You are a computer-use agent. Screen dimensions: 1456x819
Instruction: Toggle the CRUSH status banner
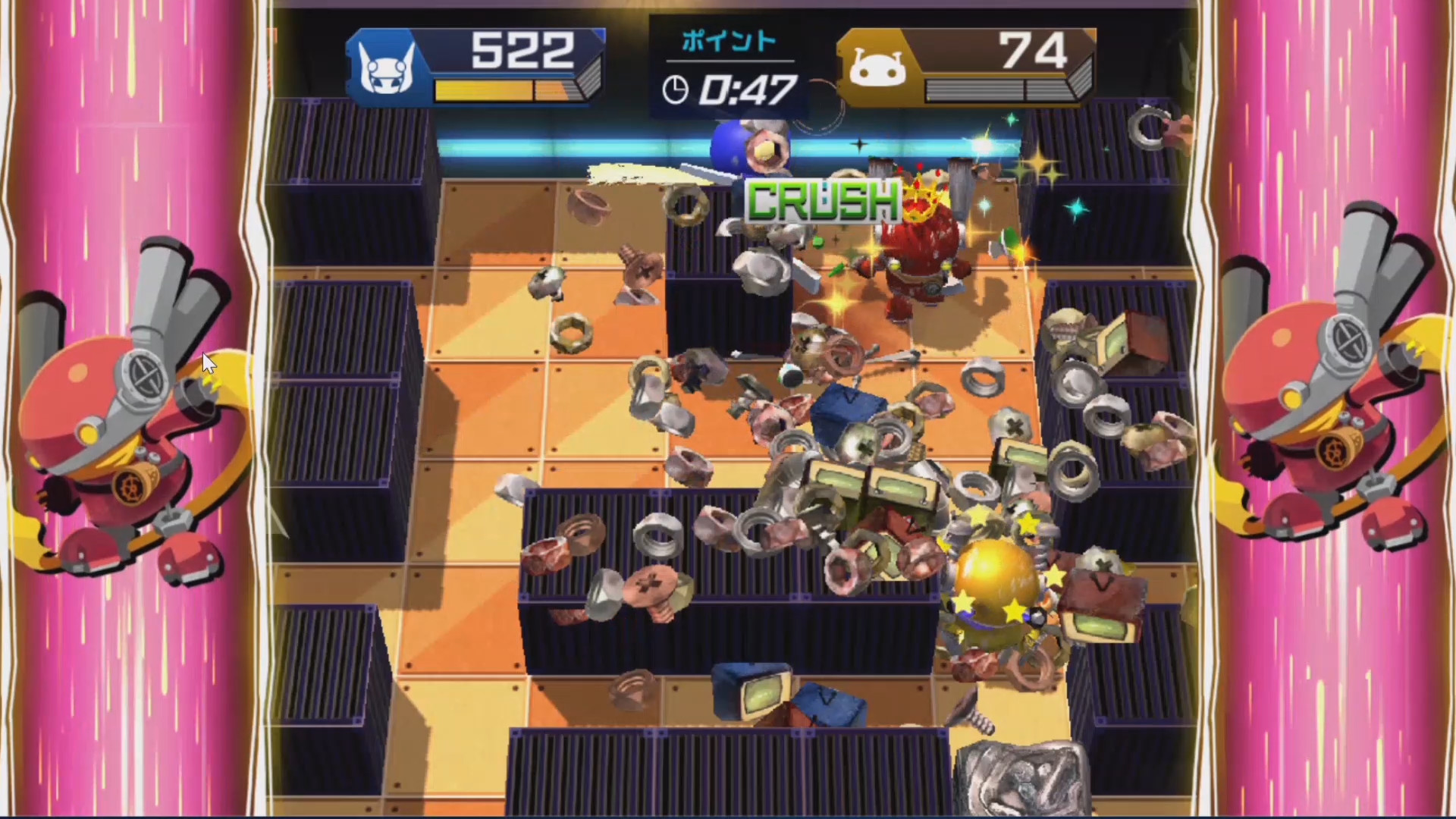pyautogui.click(x=823, y=201)
